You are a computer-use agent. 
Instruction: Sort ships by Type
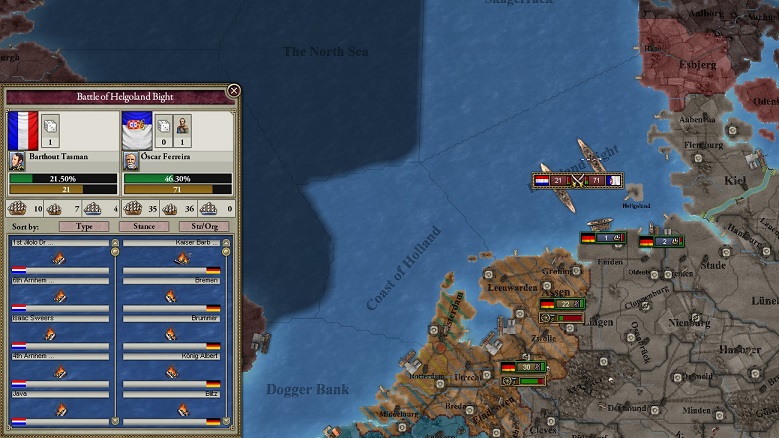84,227
